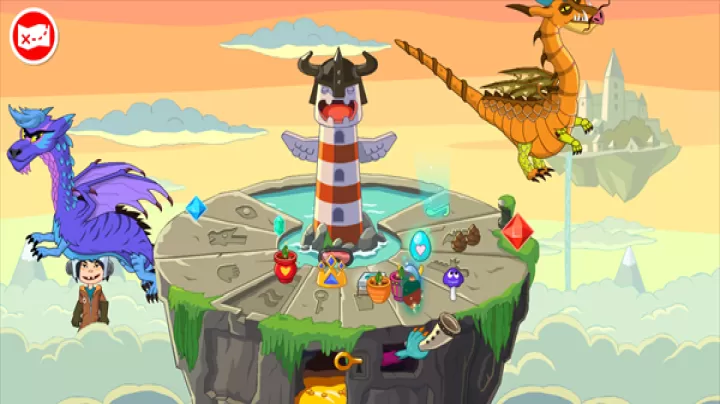Open the red treasure map button

34,36
